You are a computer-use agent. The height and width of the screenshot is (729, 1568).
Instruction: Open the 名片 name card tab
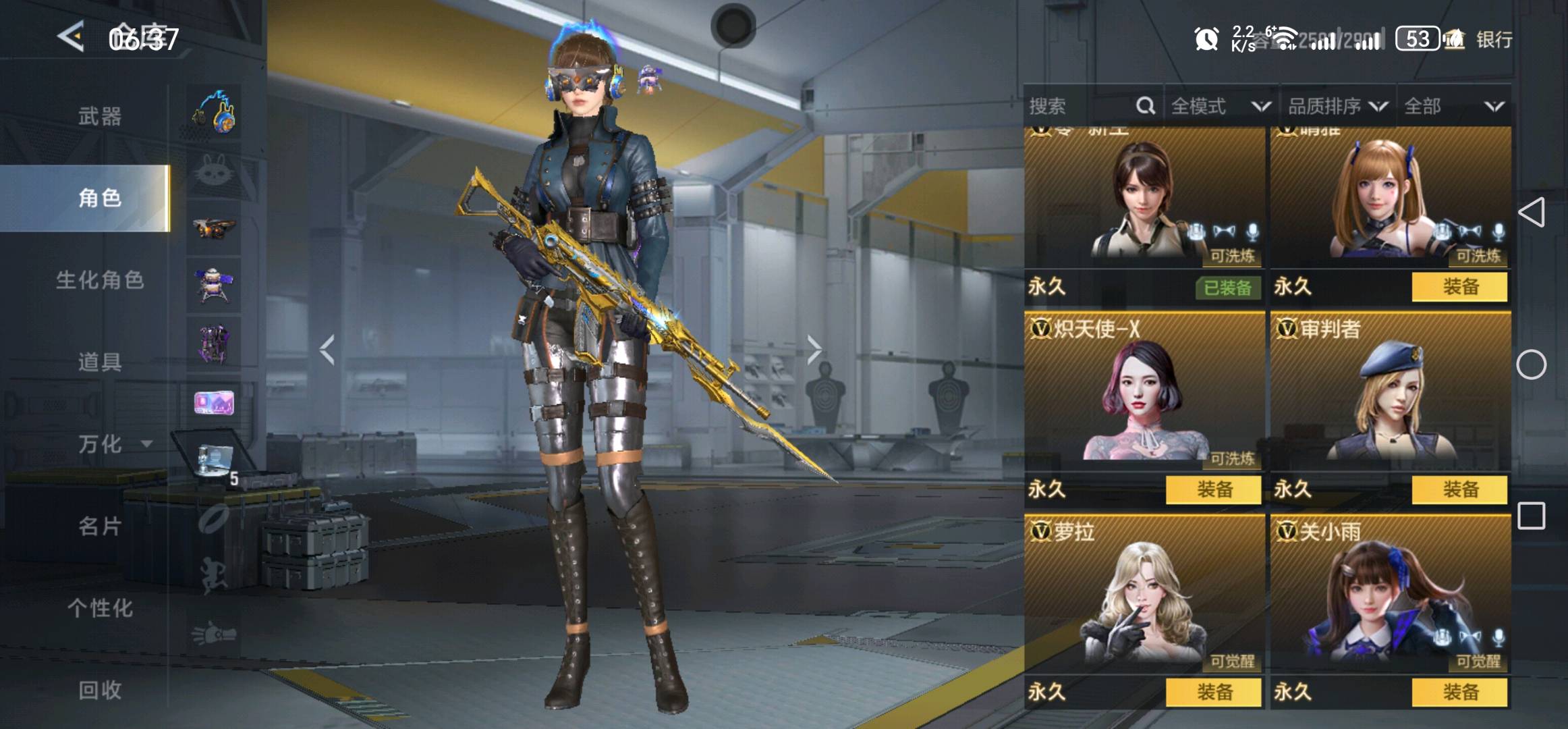(x=100, y=526)
